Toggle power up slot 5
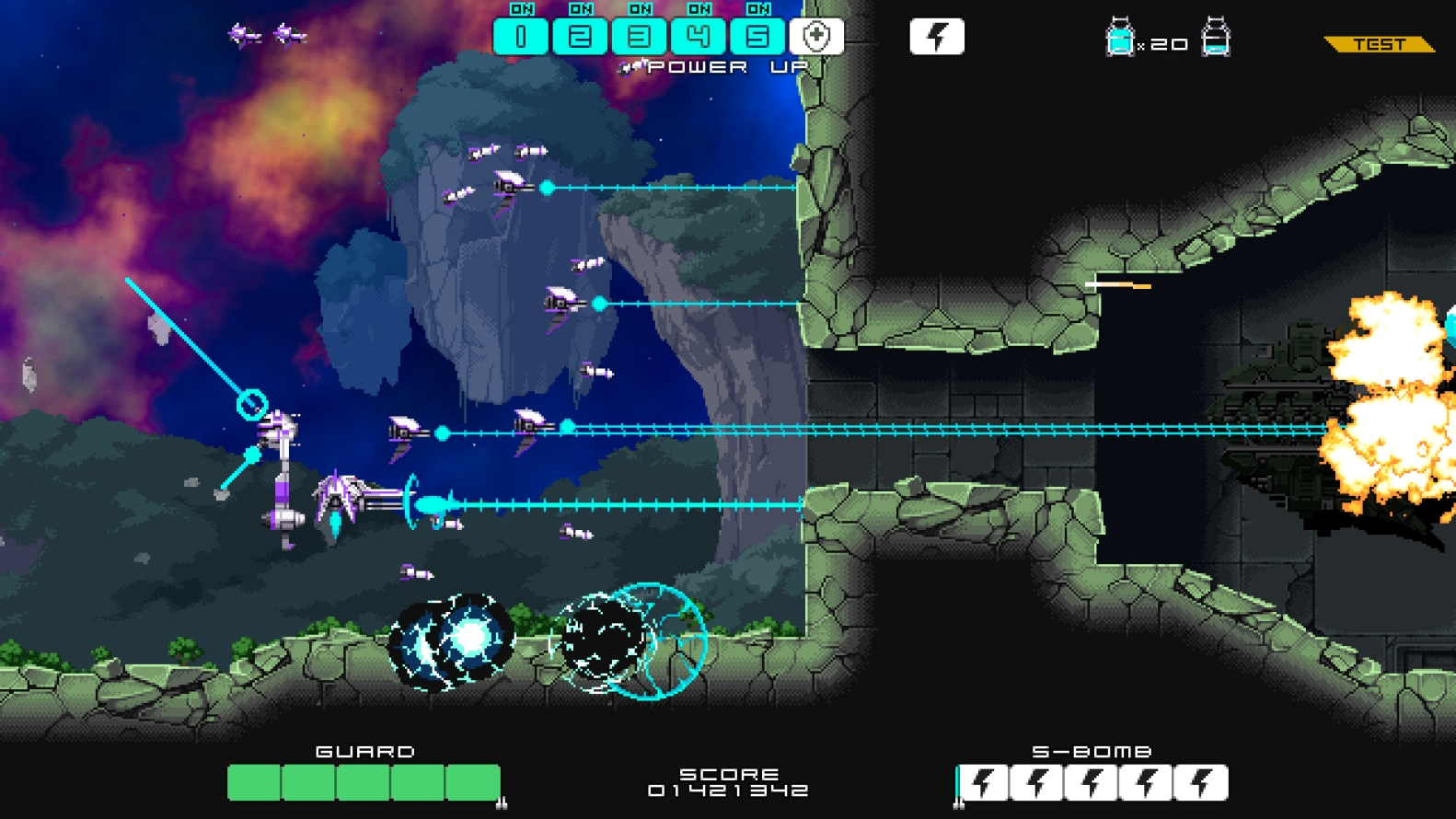 [757, 37]
